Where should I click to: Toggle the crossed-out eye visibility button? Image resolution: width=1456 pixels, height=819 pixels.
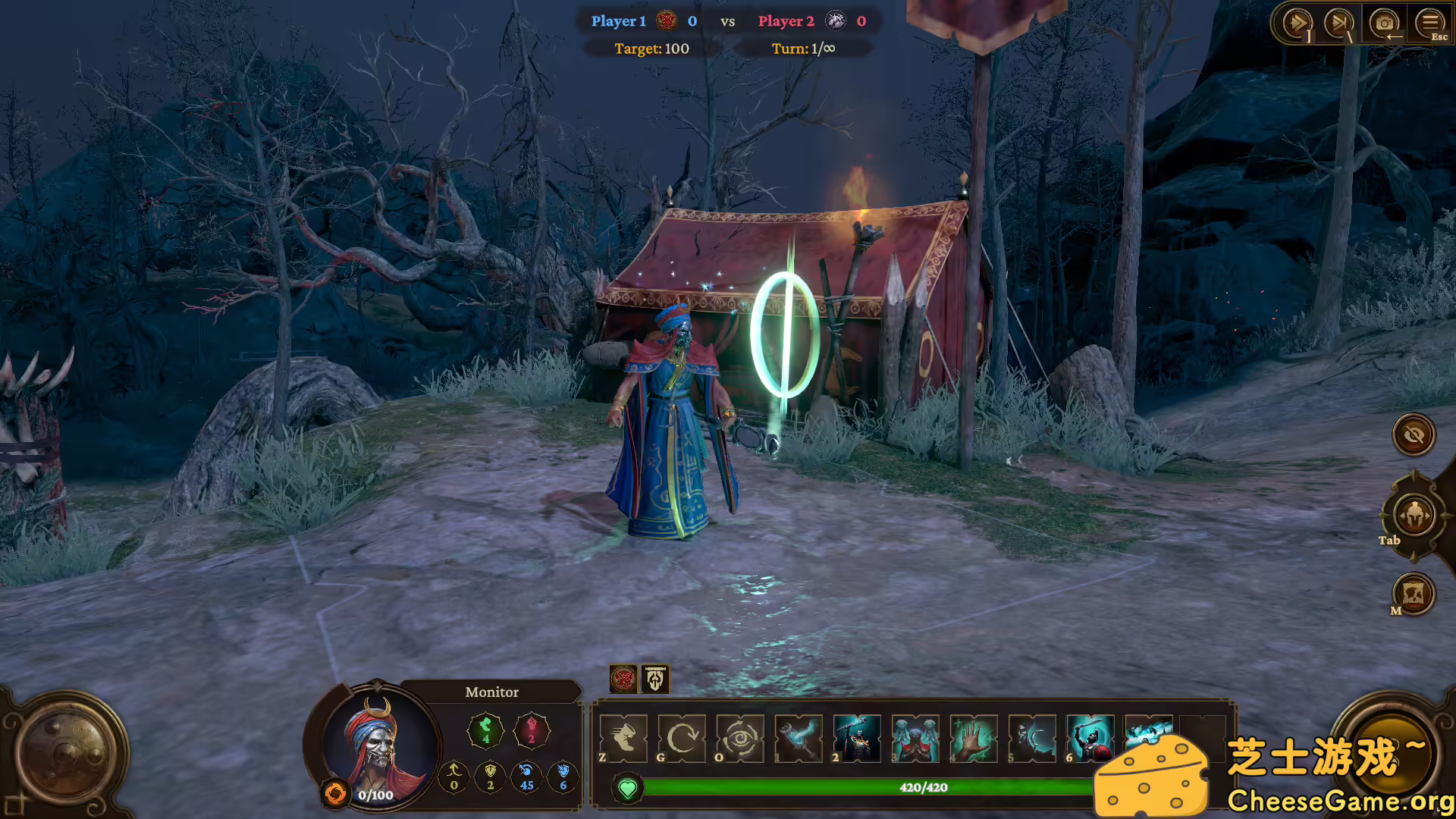(1414, 435)
